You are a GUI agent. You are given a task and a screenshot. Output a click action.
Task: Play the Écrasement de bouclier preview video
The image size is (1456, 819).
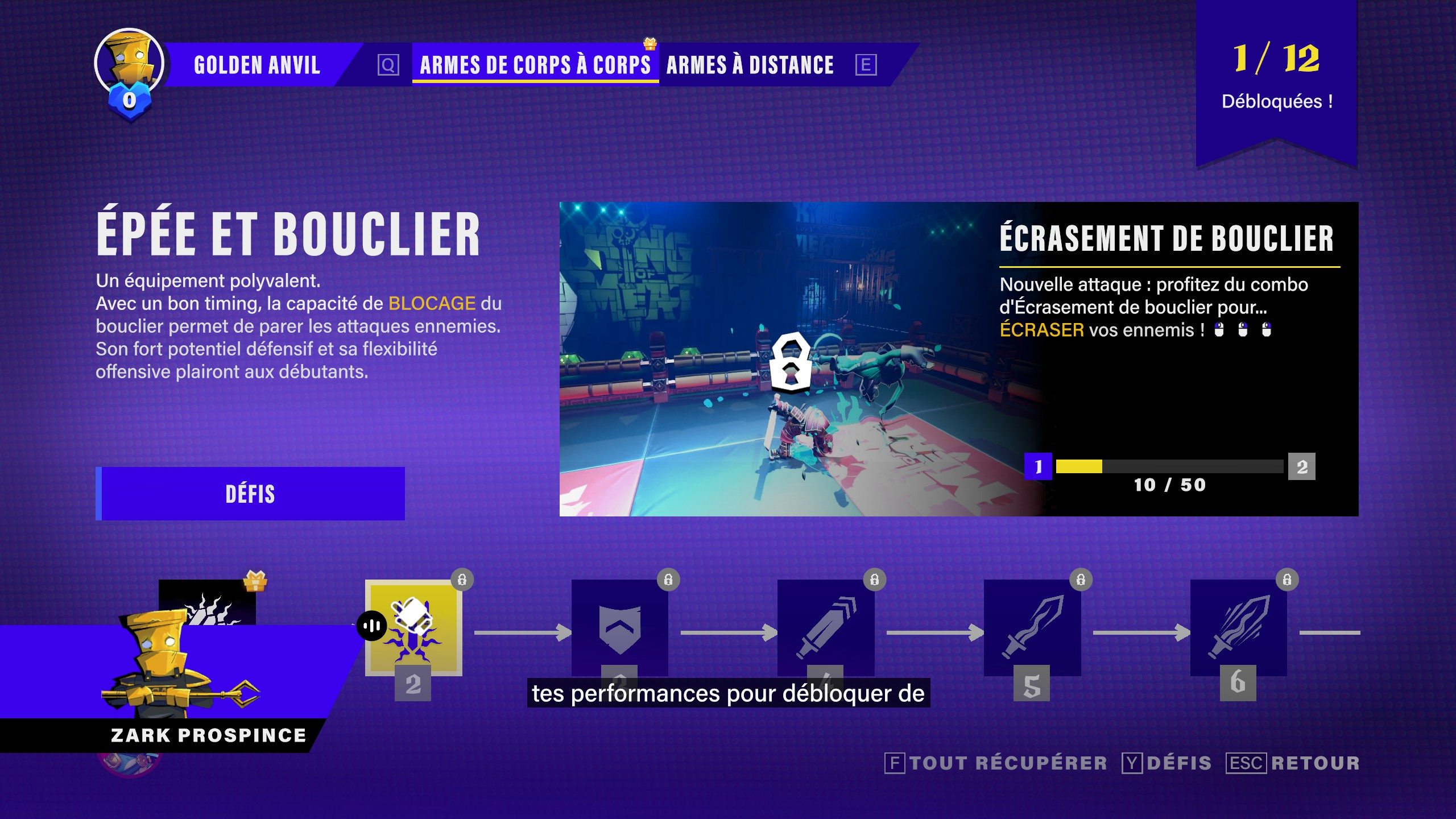tap(791, 359)
